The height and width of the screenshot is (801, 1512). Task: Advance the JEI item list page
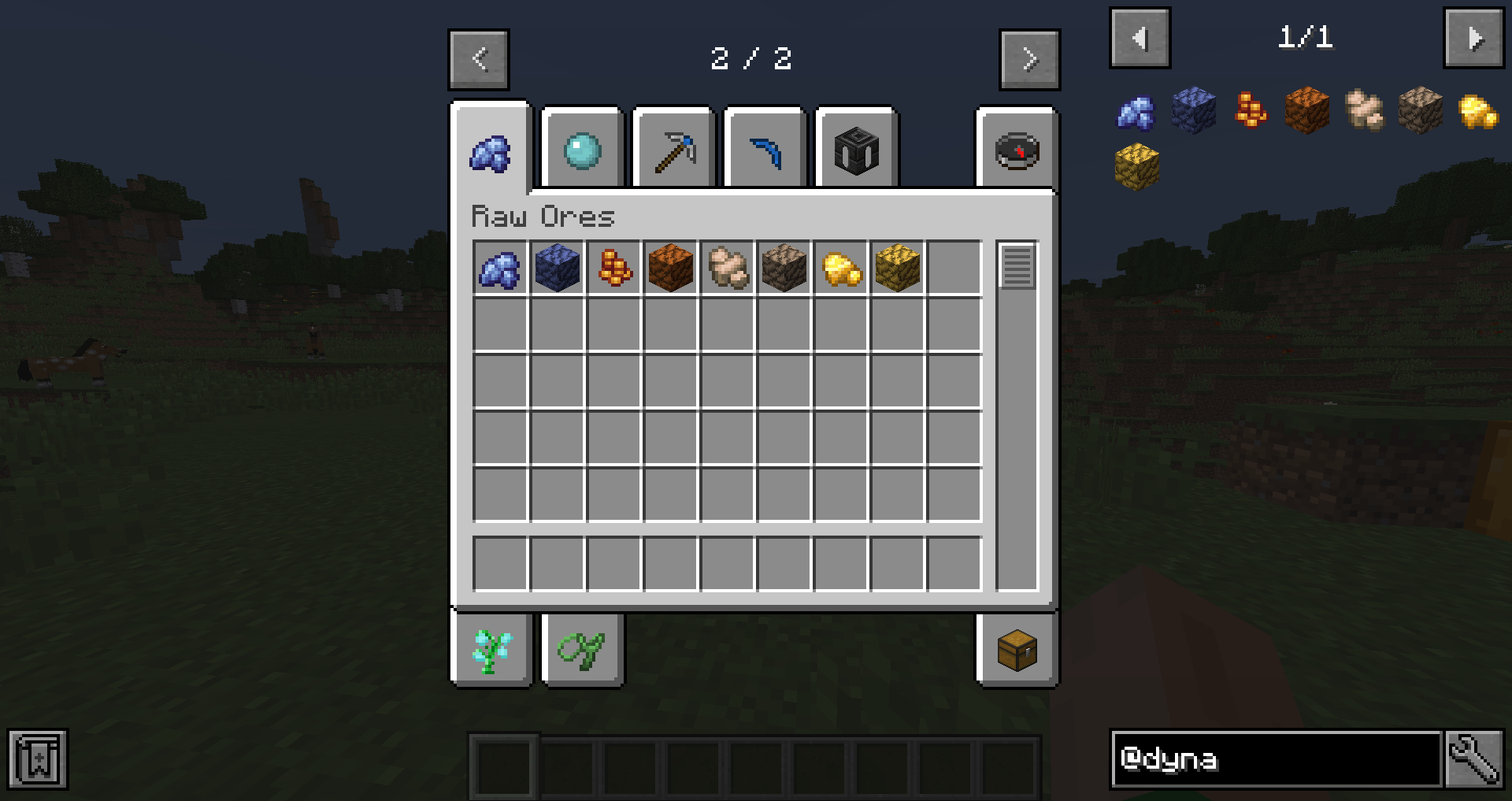(1476, 37)
